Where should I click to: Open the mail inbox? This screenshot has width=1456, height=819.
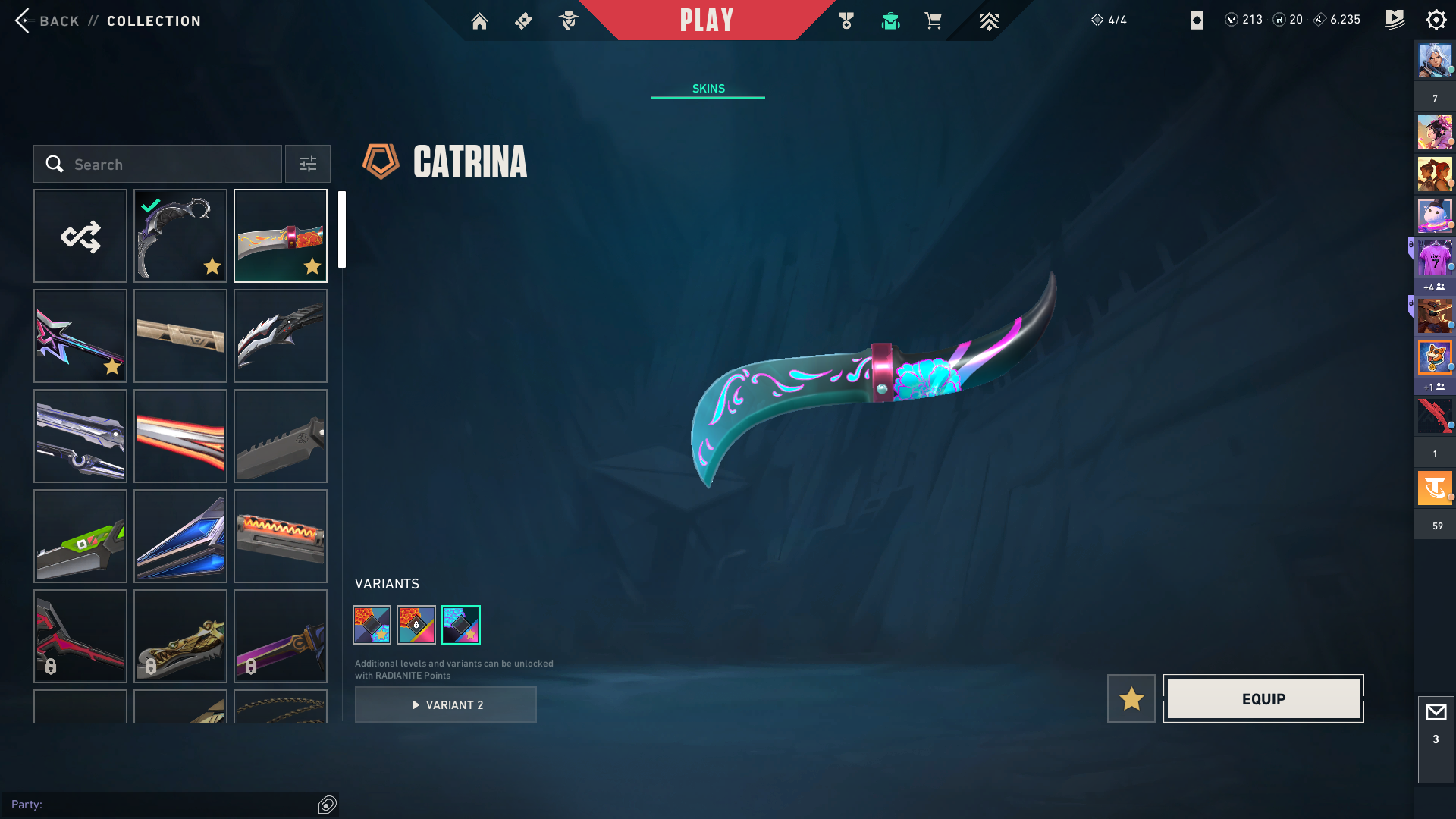click(x=1436, y=713)
